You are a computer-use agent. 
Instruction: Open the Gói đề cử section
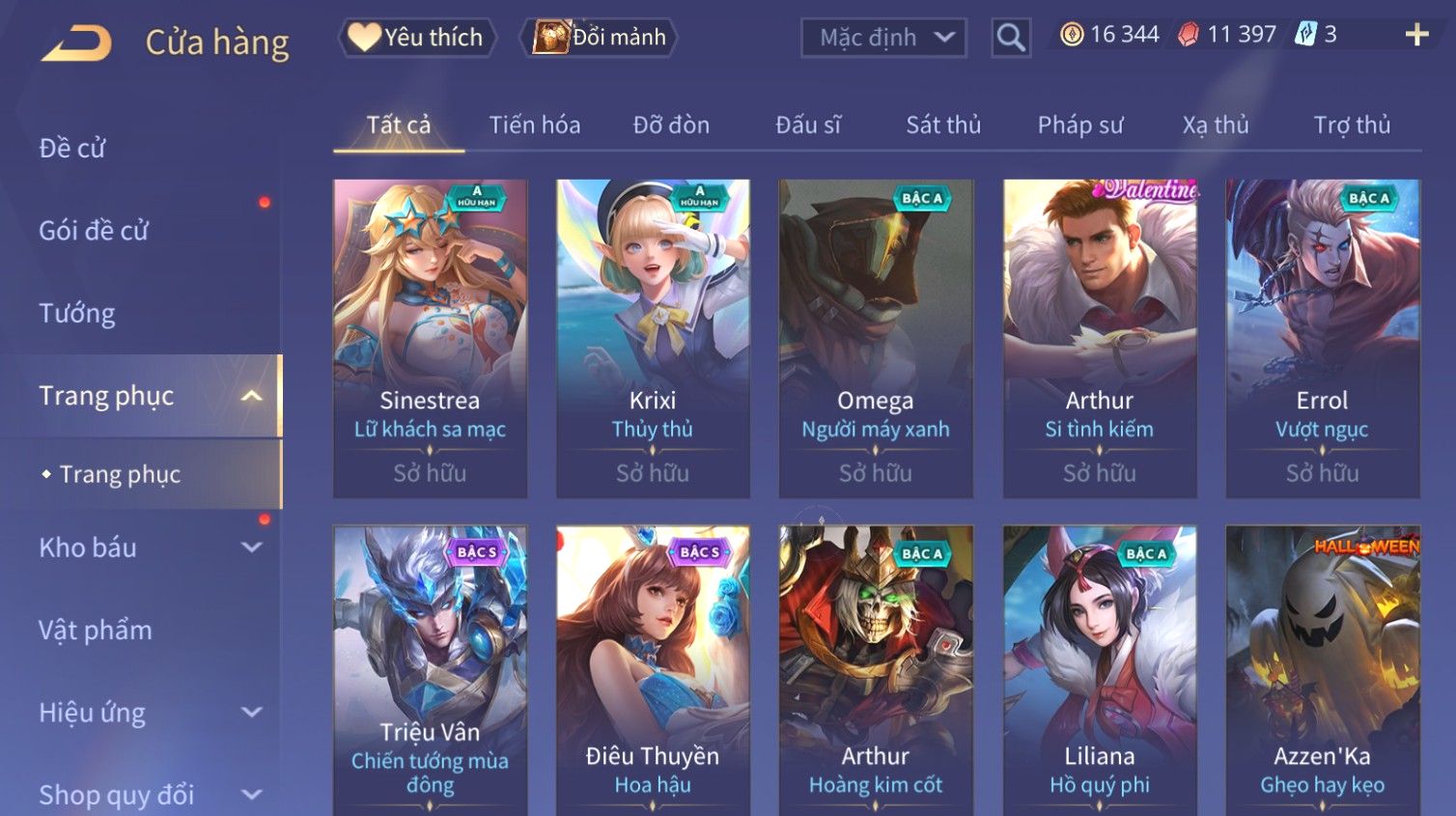click(94, 230)
